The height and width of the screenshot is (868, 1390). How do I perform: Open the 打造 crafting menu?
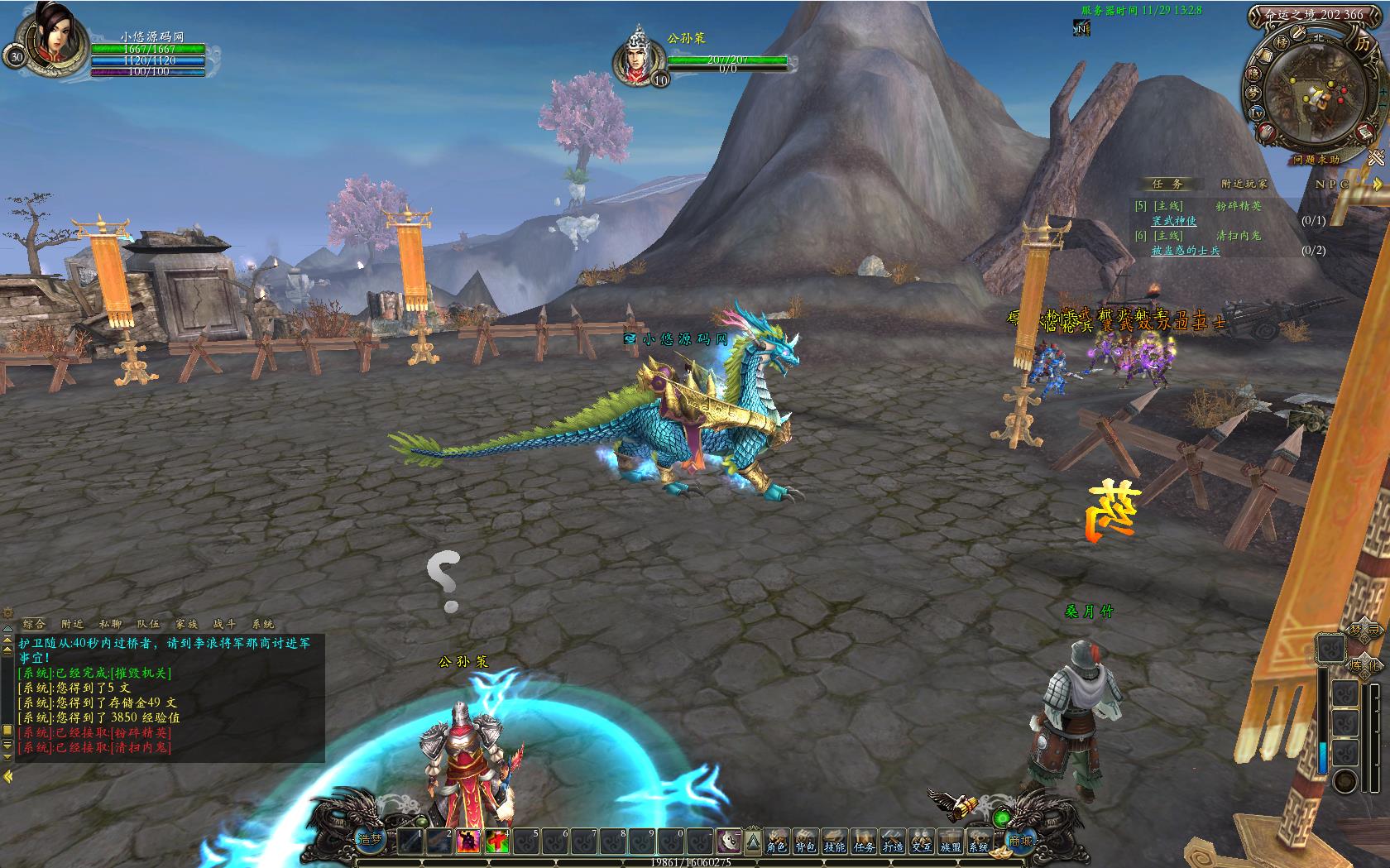tap(892, 842)
